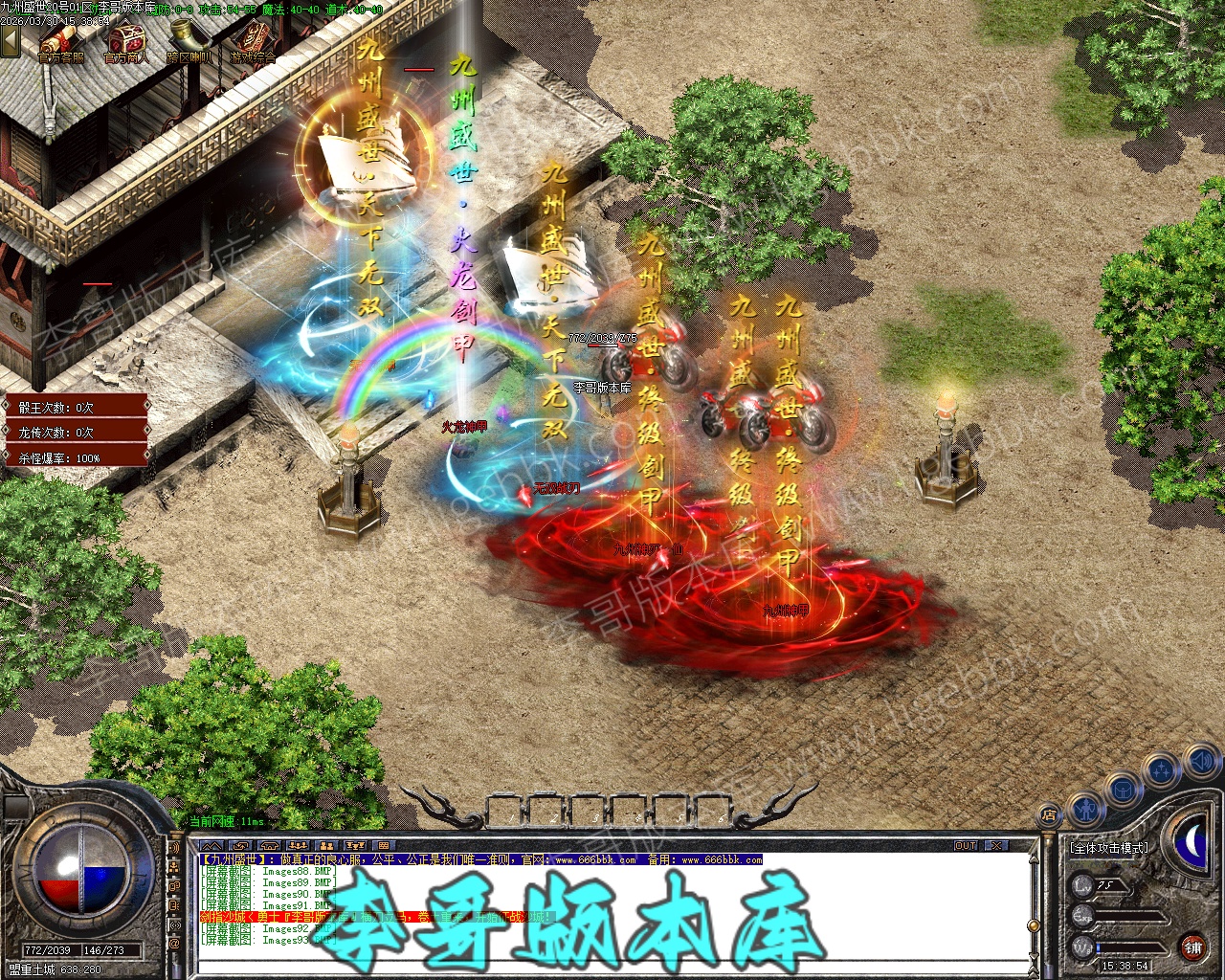
Task: Open the 跨区喇叭 cross-server horn
Action: (x=189, y=42)
